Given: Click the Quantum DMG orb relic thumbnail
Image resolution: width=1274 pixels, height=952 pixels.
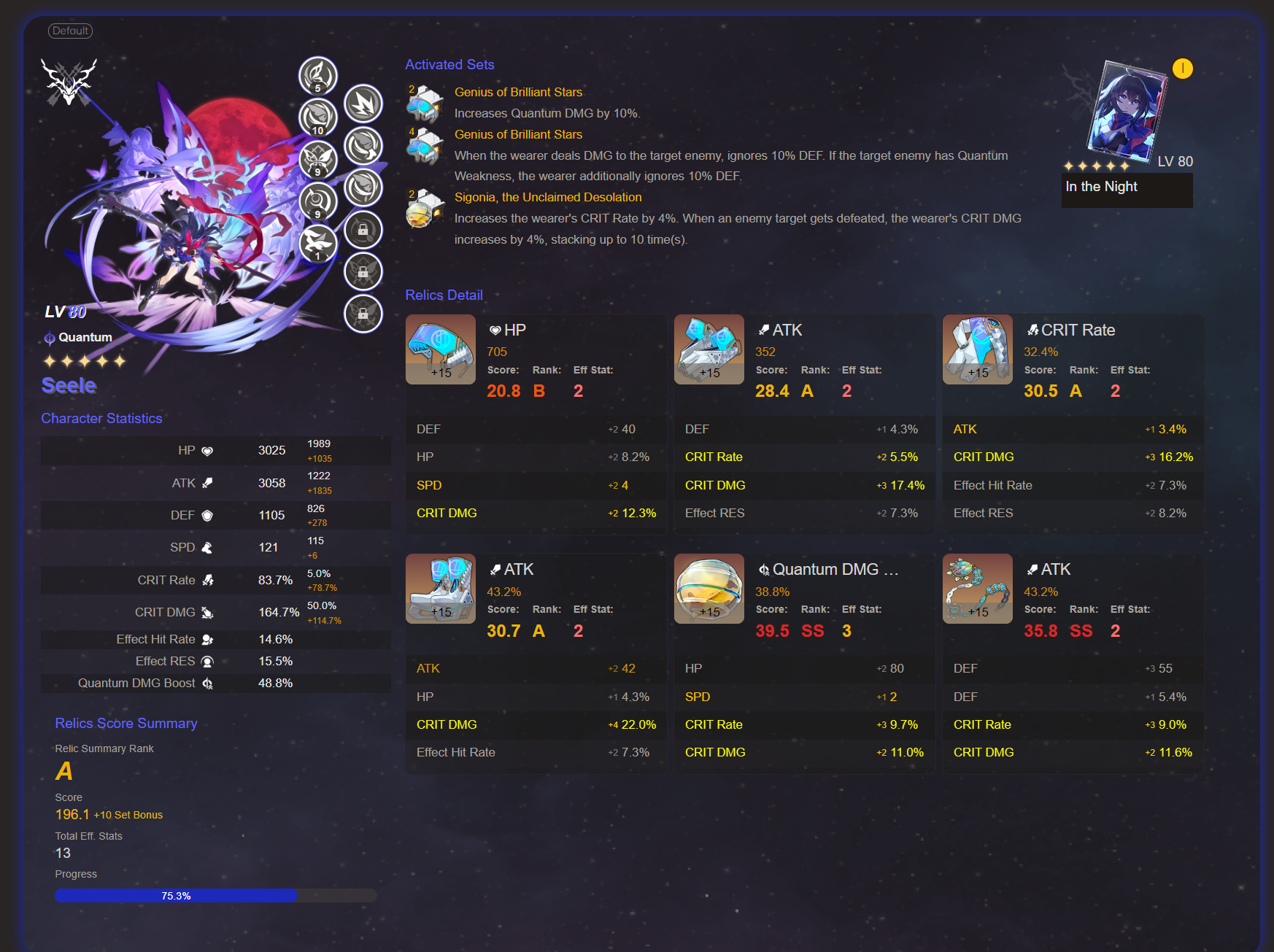Looking at the screenshot, I should pyautogui.click(x=709, y=588).
